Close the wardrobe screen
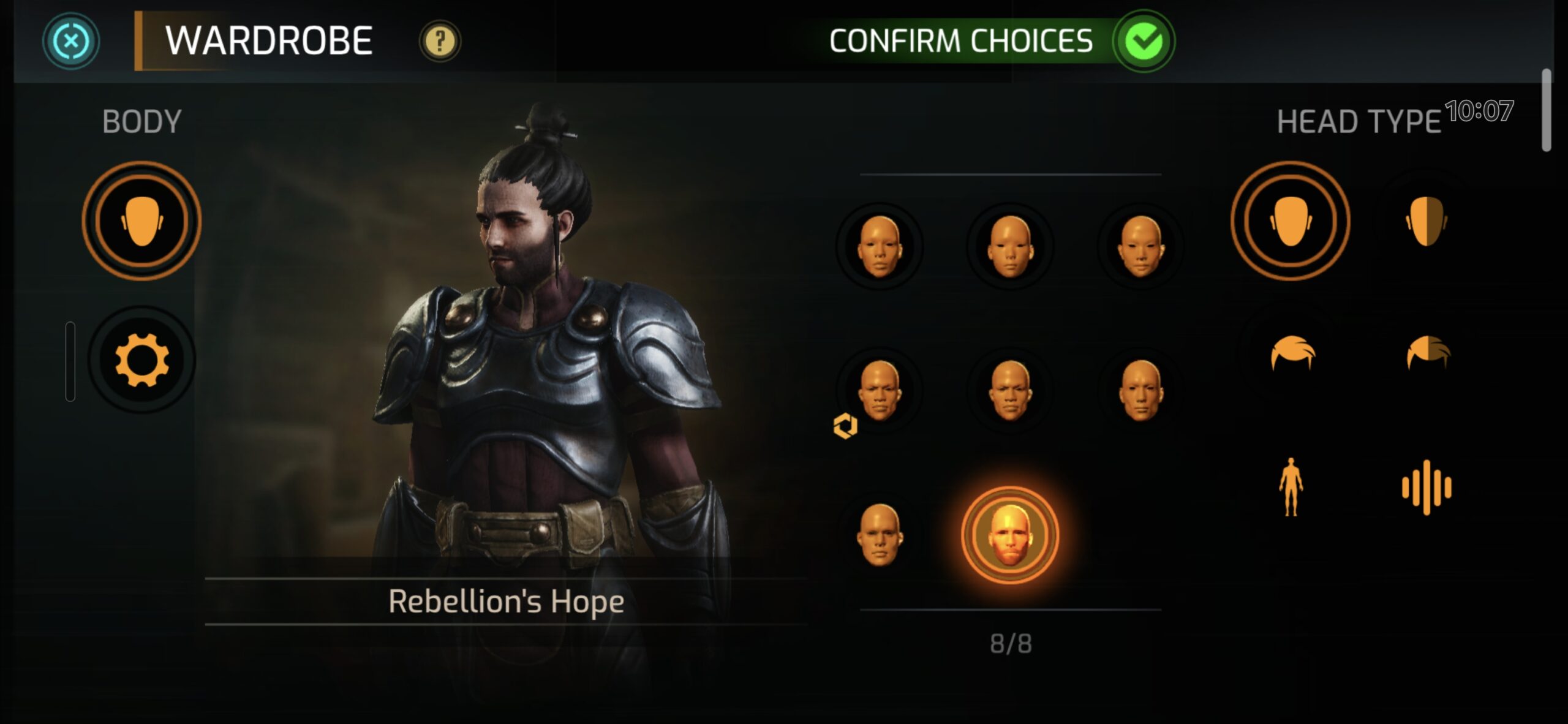 (x=71, y=41)
